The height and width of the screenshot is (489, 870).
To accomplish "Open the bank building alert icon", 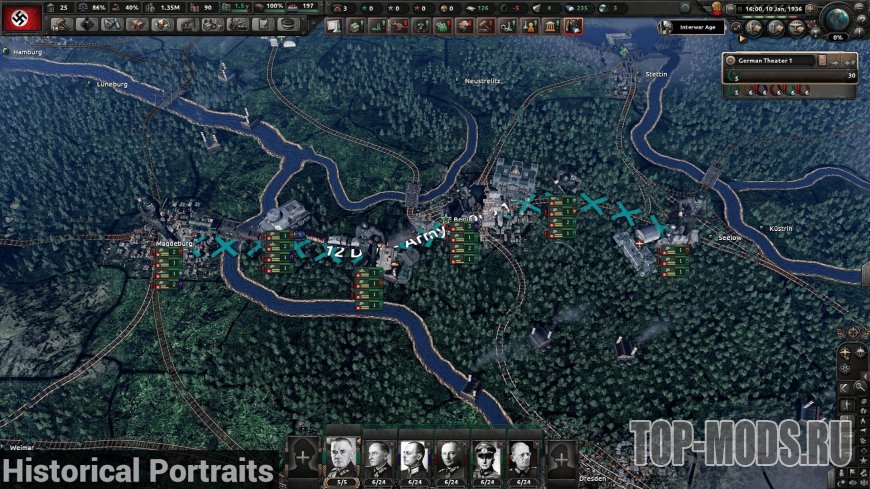I will pos(550,24).
